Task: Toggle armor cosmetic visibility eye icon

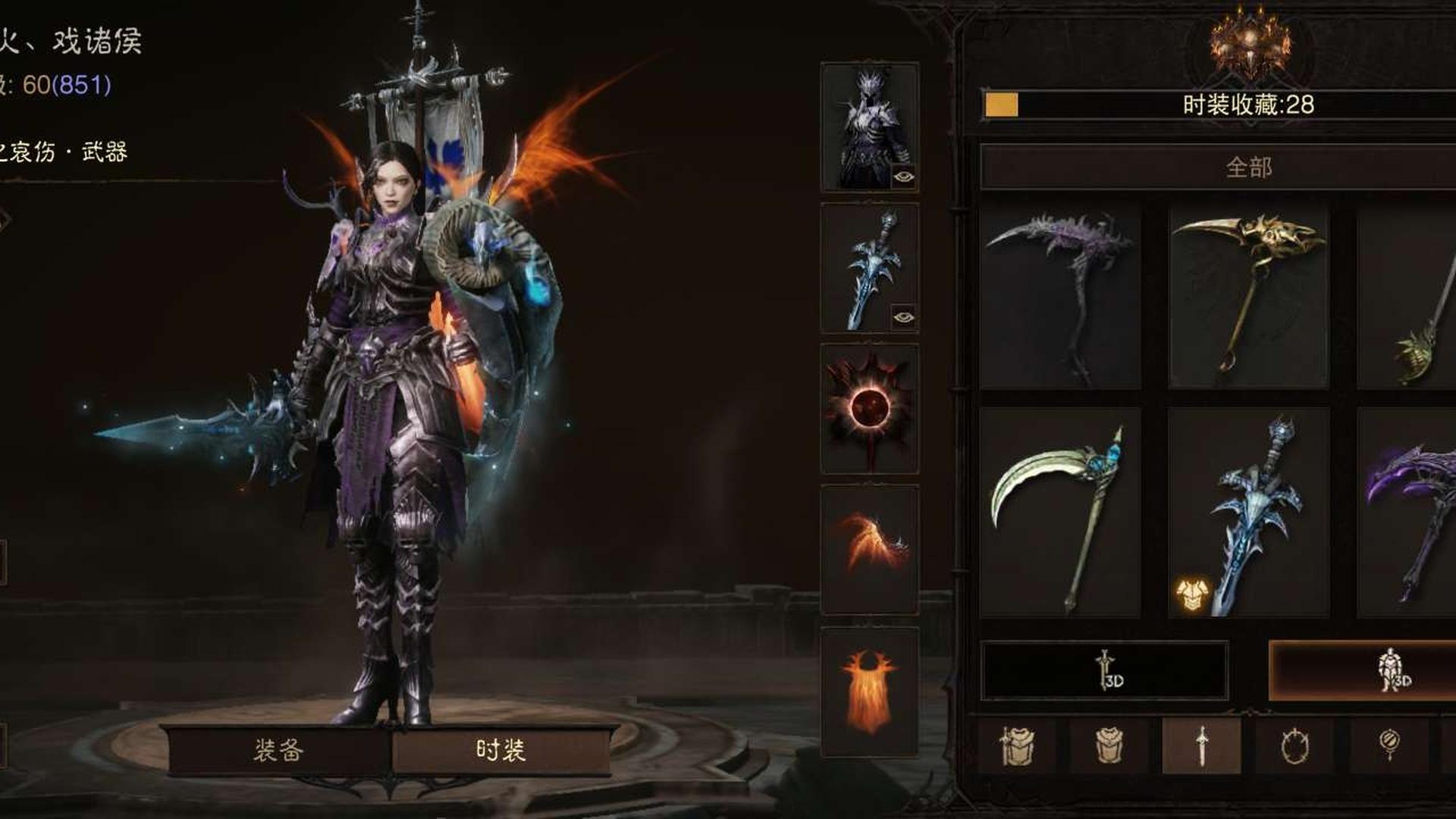Action: [x=903, y=177]
